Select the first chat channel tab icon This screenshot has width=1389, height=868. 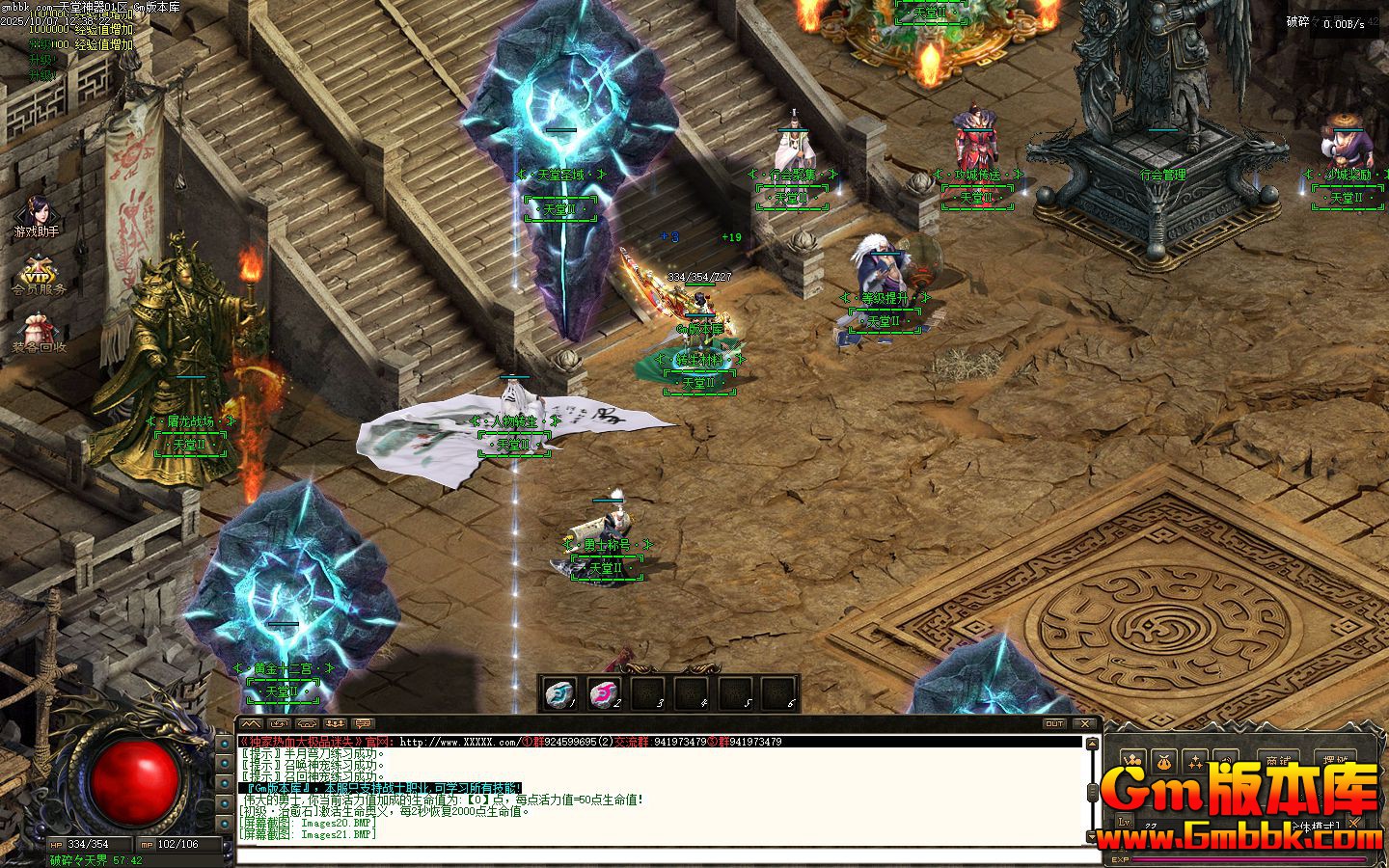[x=251, y=723]
